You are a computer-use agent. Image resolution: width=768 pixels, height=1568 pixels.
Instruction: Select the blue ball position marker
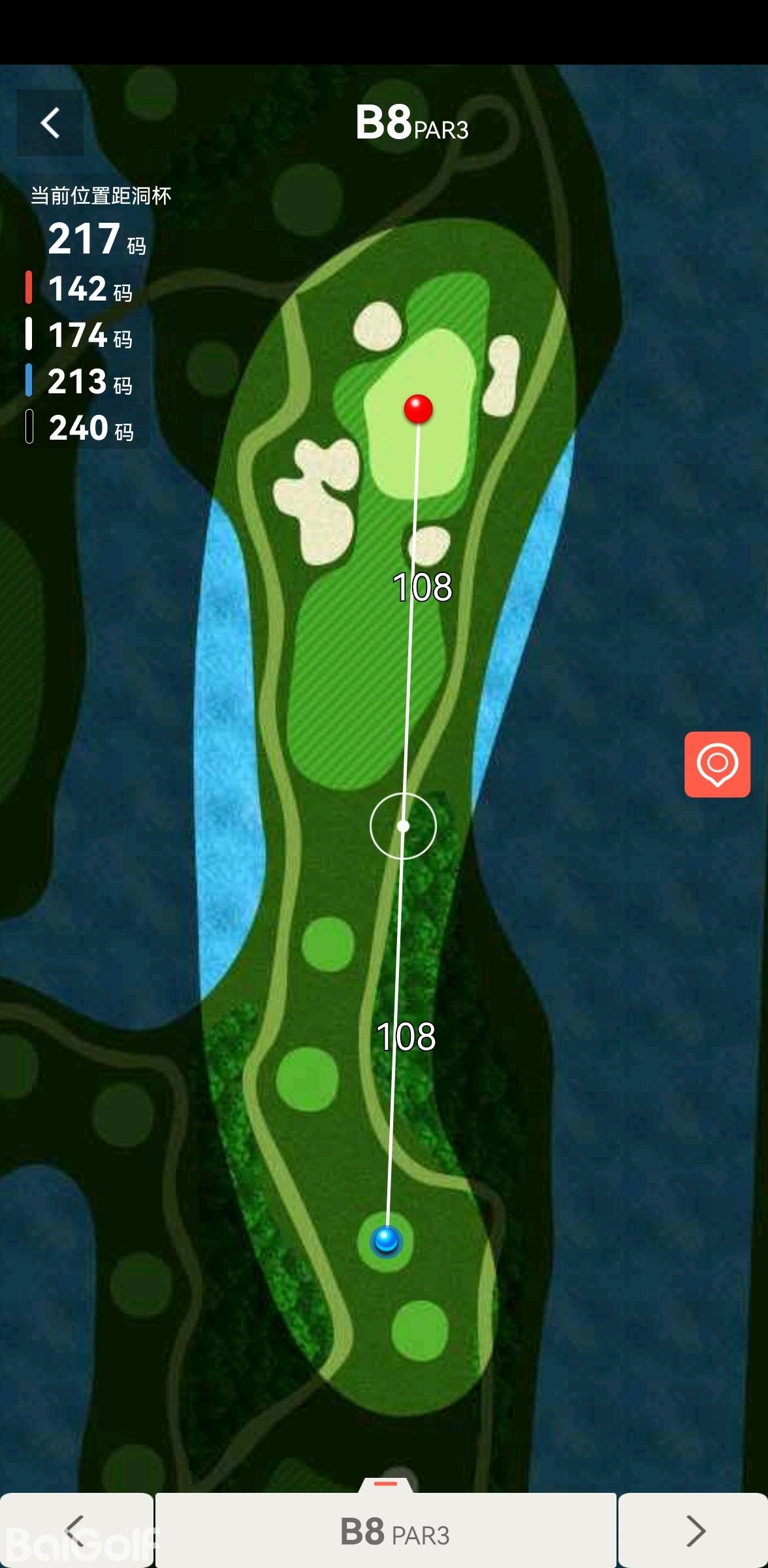385,1239
